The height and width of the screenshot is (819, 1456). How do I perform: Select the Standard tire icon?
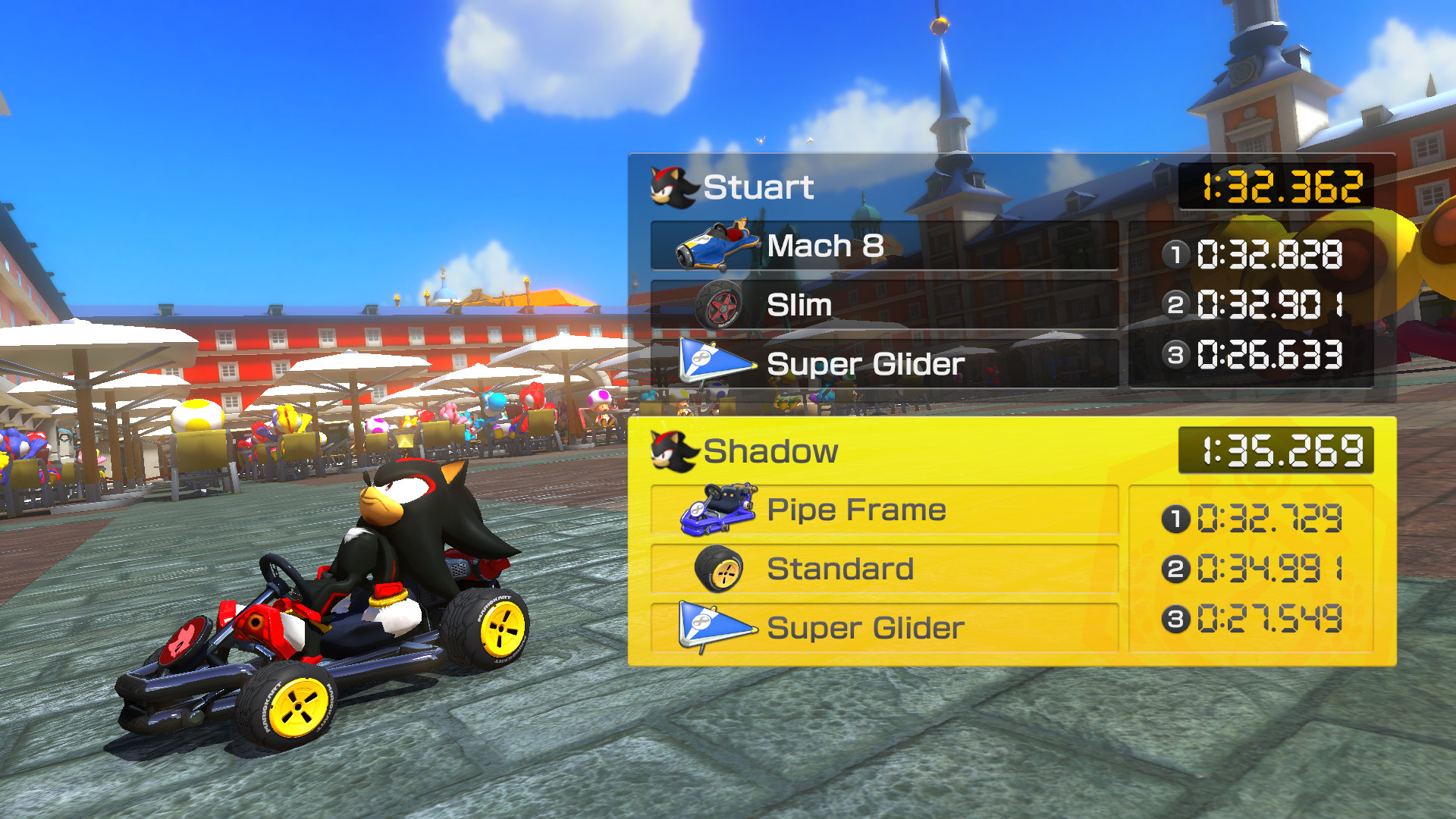pyautogui.click(x=720, y=568)
